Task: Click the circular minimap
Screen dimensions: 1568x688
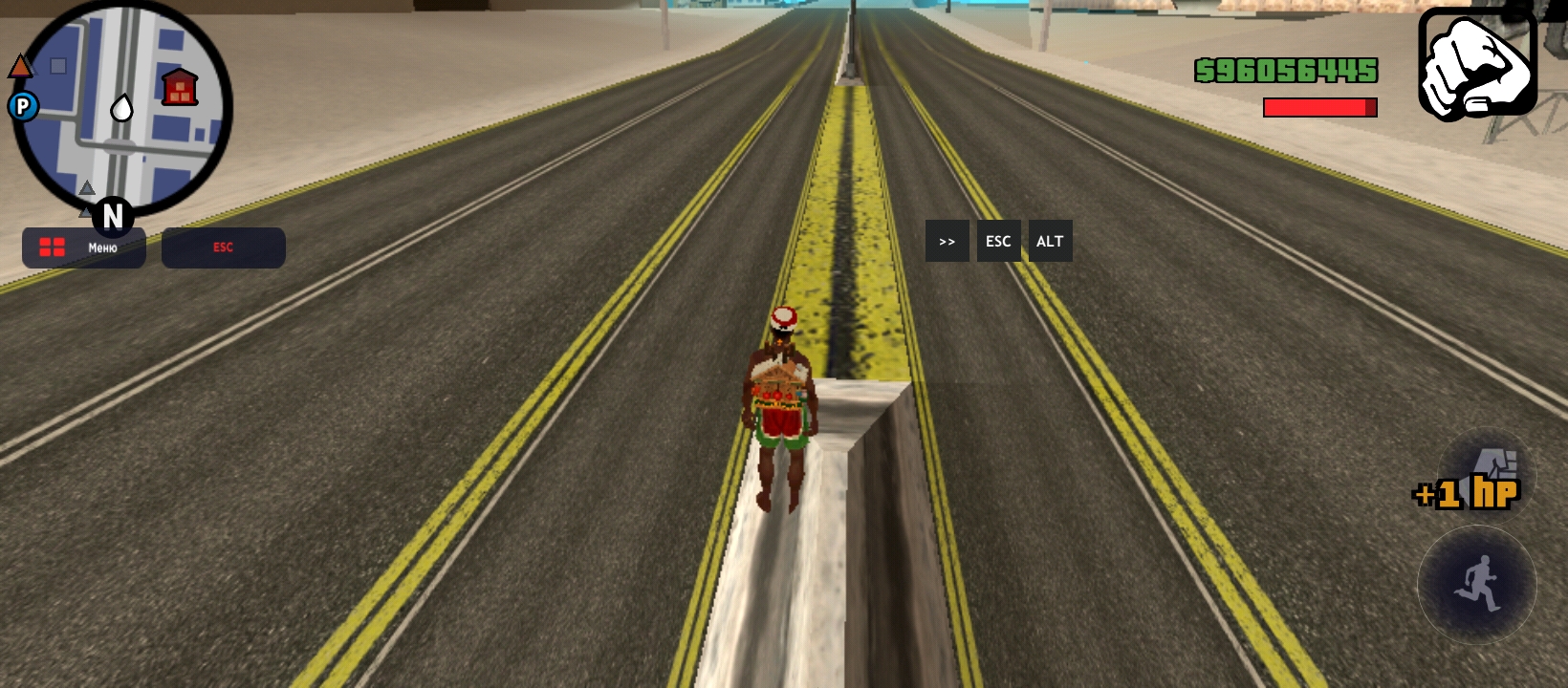Action: [121, 110]
